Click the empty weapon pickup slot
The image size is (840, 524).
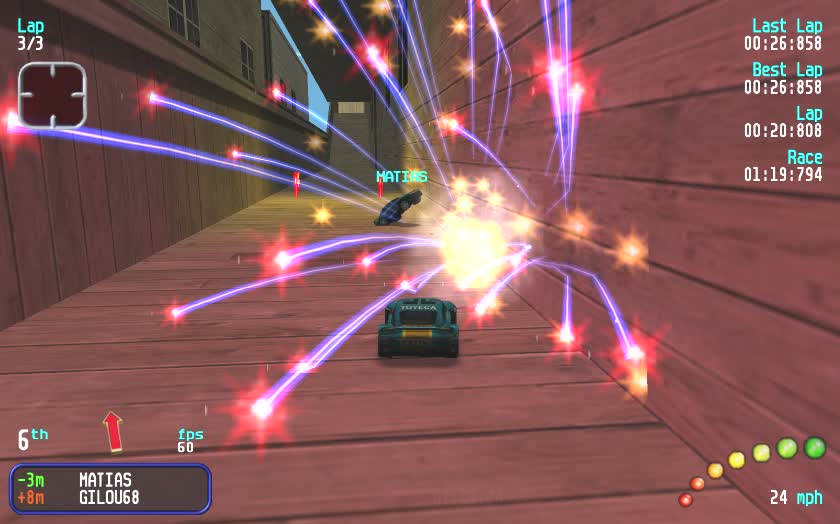tap(52, 95)
